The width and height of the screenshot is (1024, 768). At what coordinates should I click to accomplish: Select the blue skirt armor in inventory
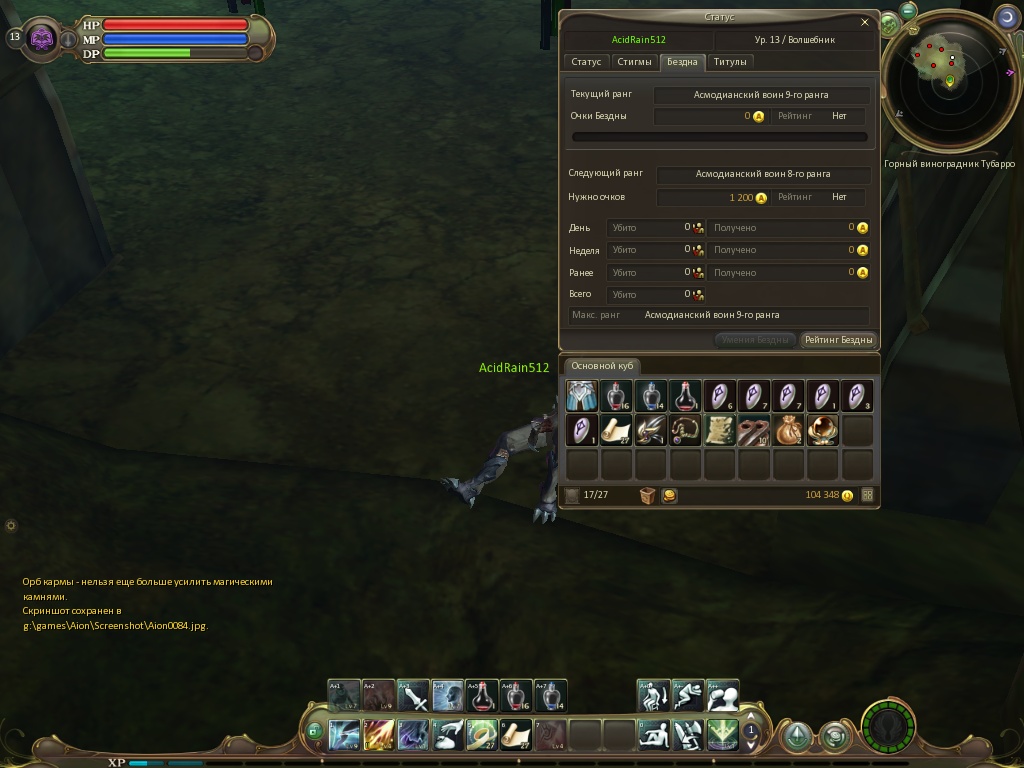(582, 396)
